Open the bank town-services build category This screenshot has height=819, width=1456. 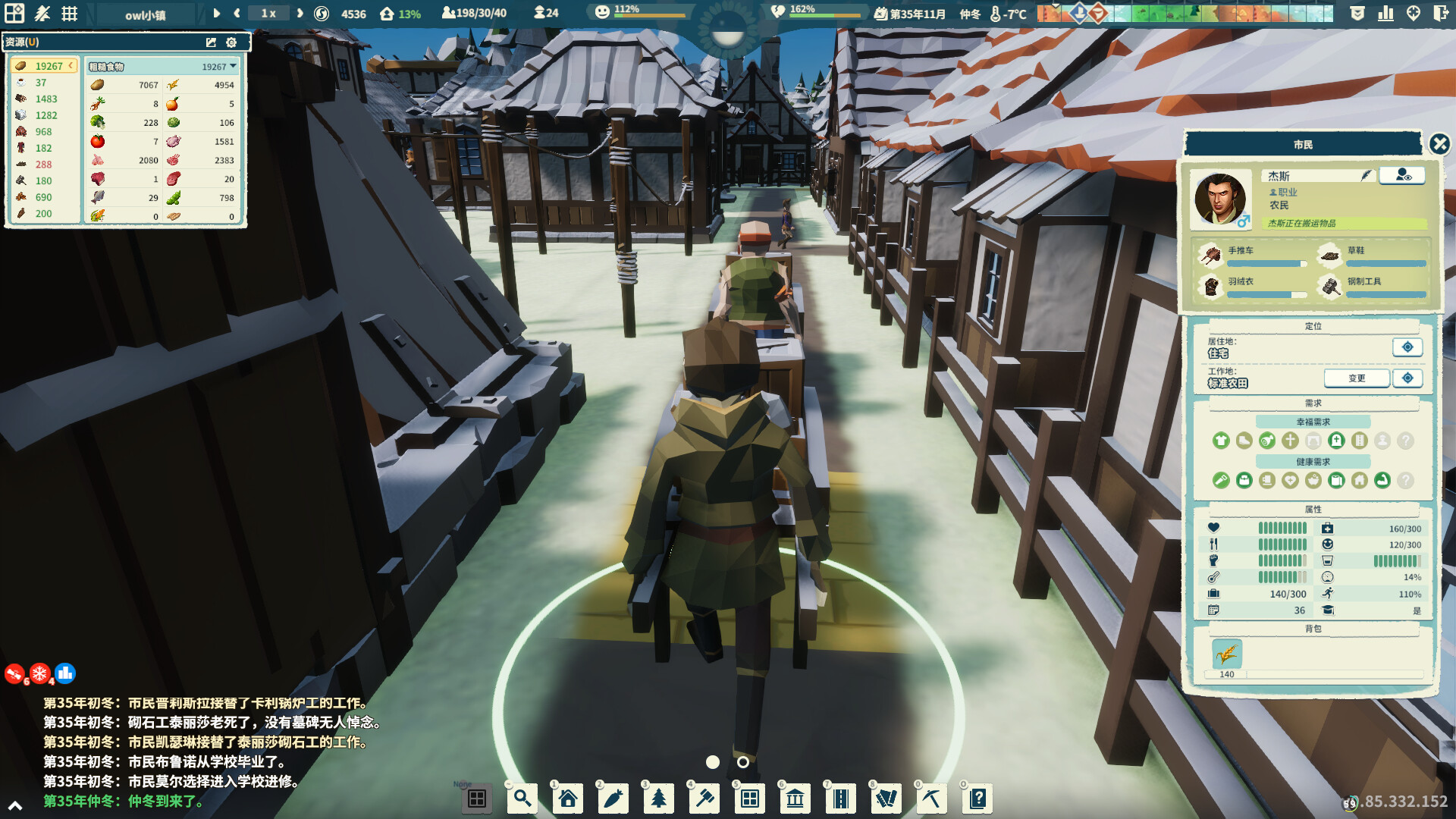coord(795,799)
